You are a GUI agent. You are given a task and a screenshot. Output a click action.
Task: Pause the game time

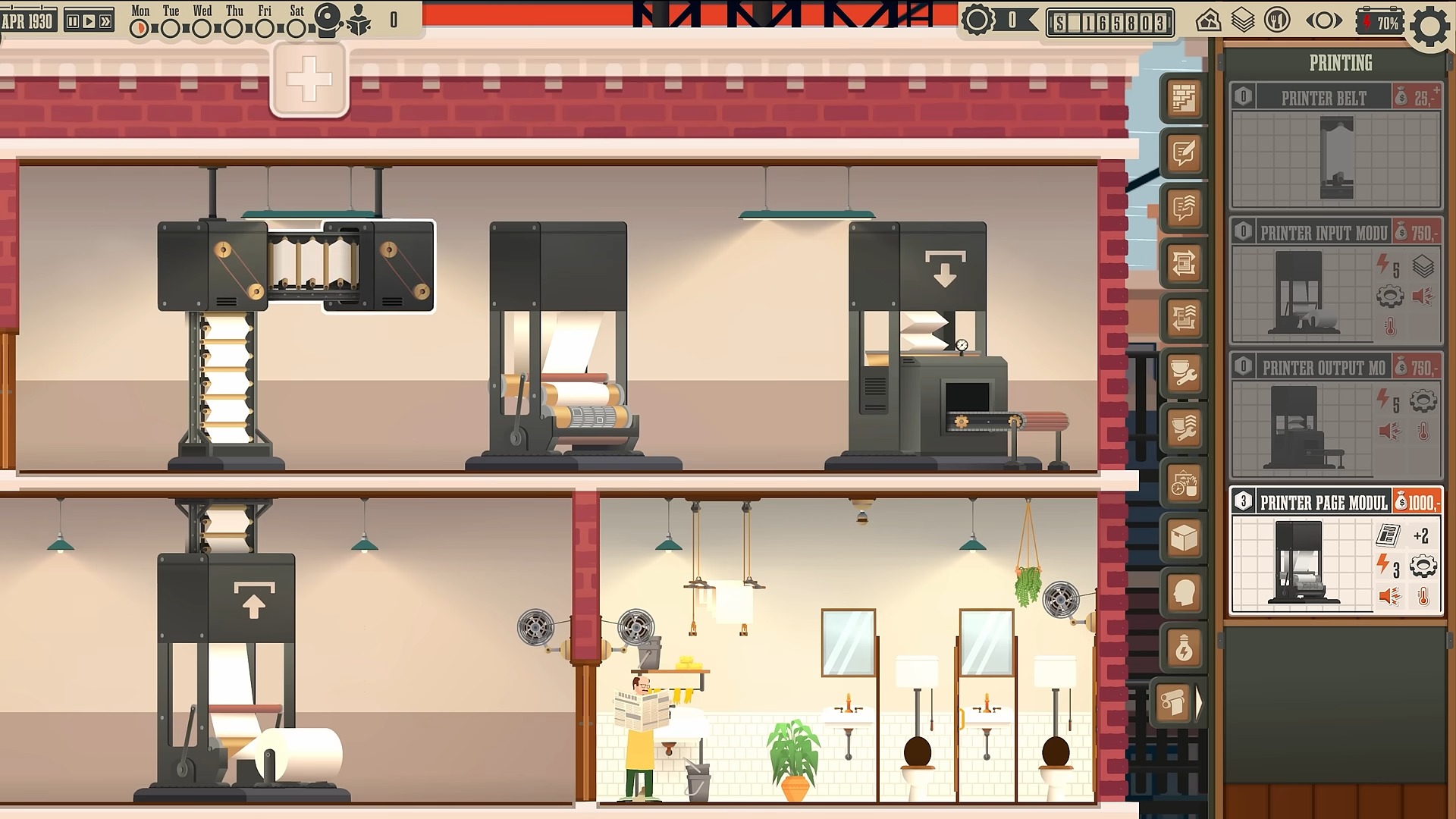tap(73, 22)
